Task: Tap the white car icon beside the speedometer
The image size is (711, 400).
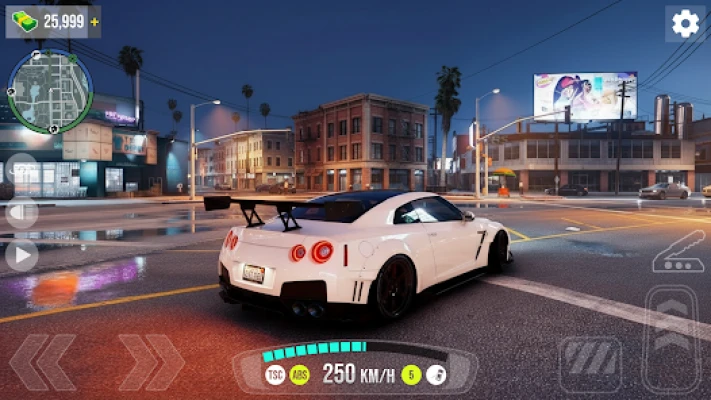Action: 436,375
